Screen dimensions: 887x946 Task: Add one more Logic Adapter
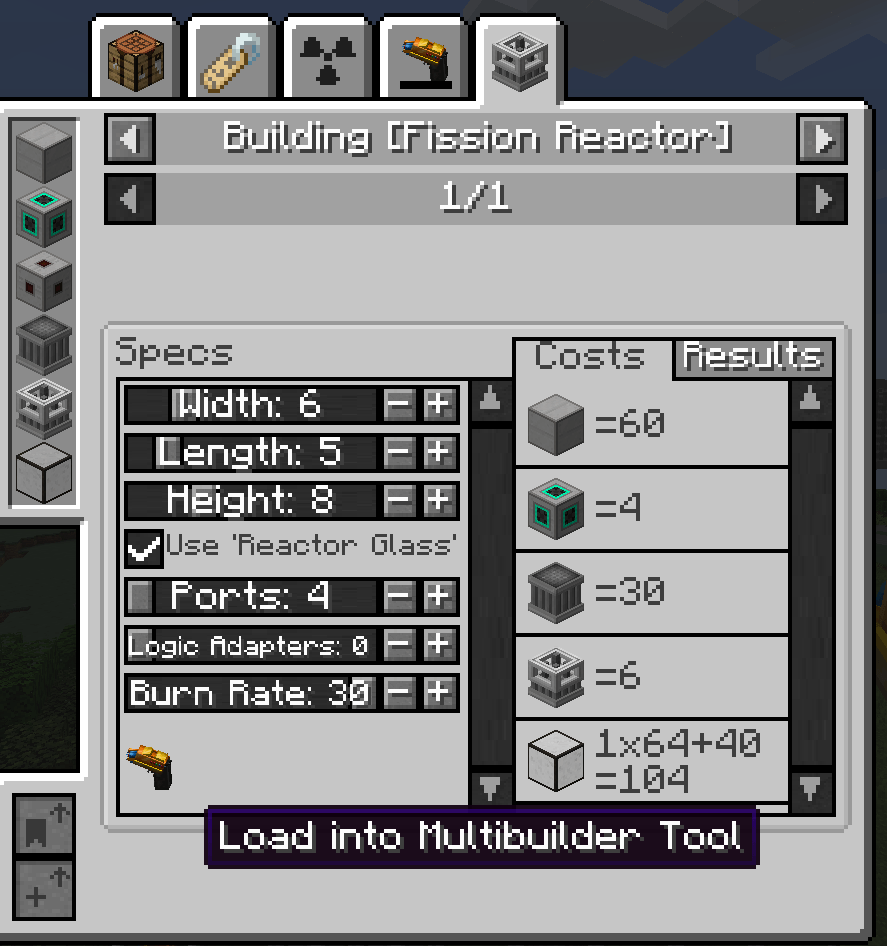(438, 645)
